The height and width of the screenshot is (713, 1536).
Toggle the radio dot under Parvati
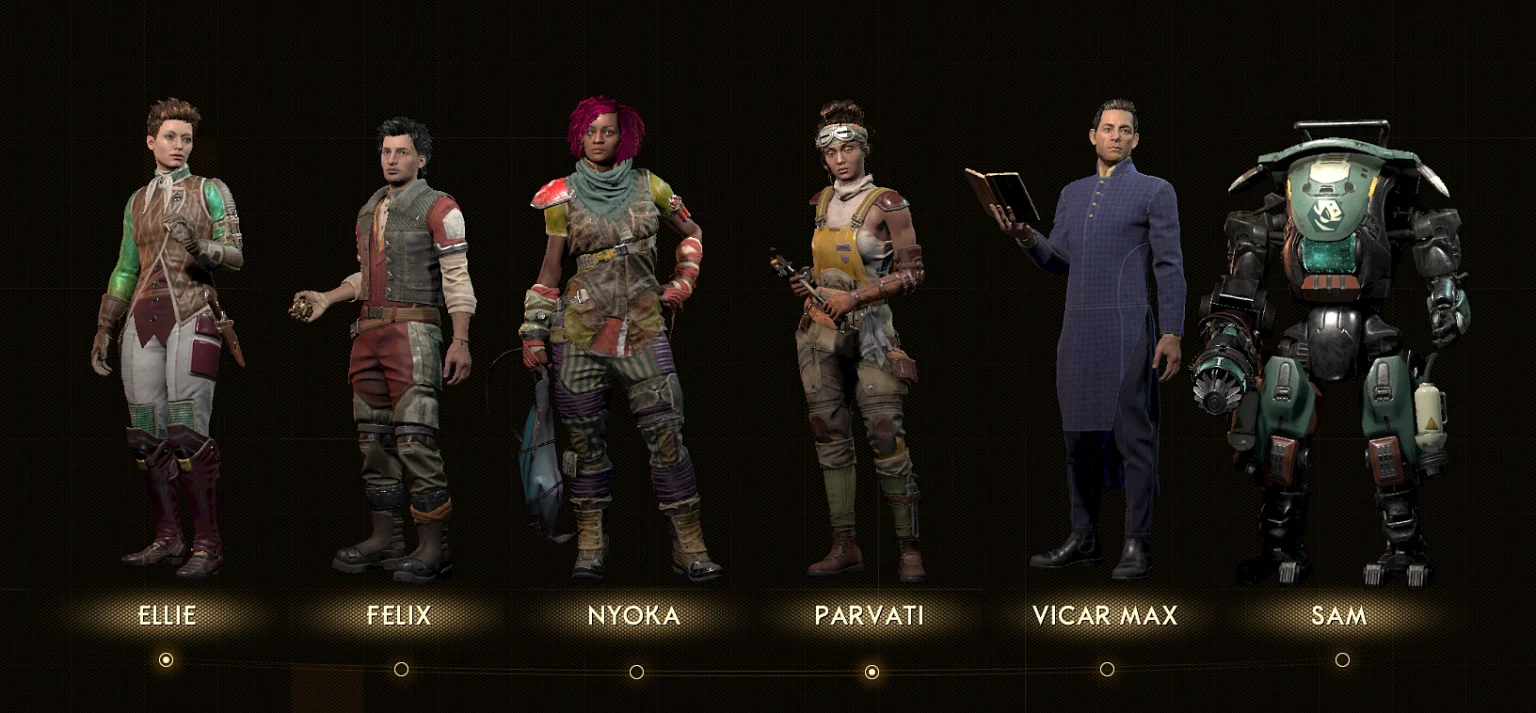(872, 672)
